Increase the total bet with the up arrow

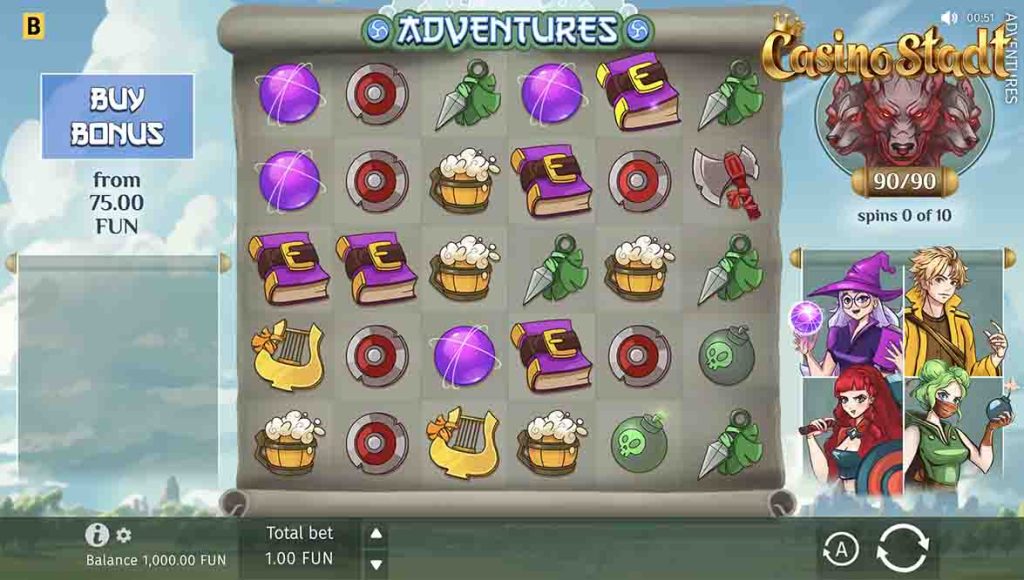(x=376, y=534)
